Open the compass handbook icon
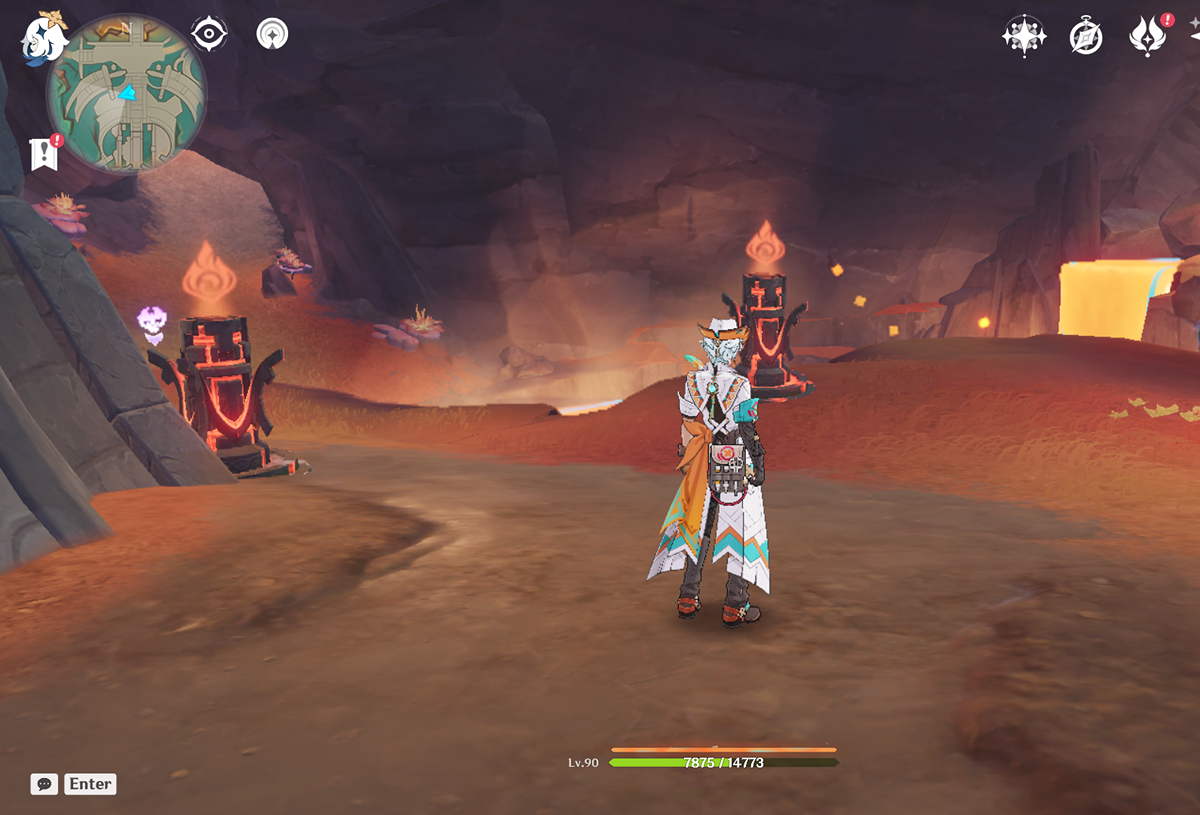Screen dimensions: 1200x815 tap(1085, 37)
